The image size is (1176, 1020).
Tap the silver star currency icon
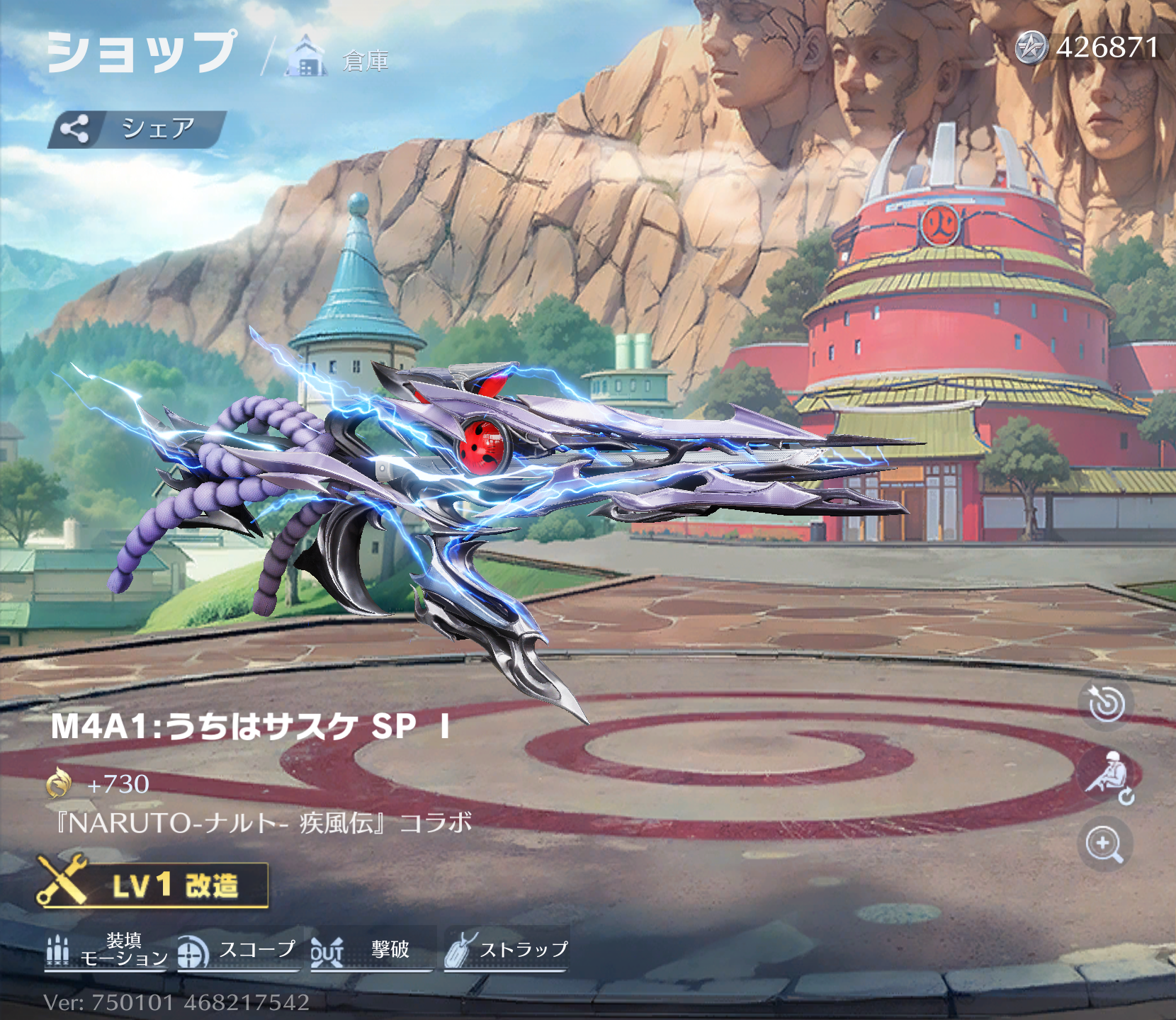click(1031, 48)
